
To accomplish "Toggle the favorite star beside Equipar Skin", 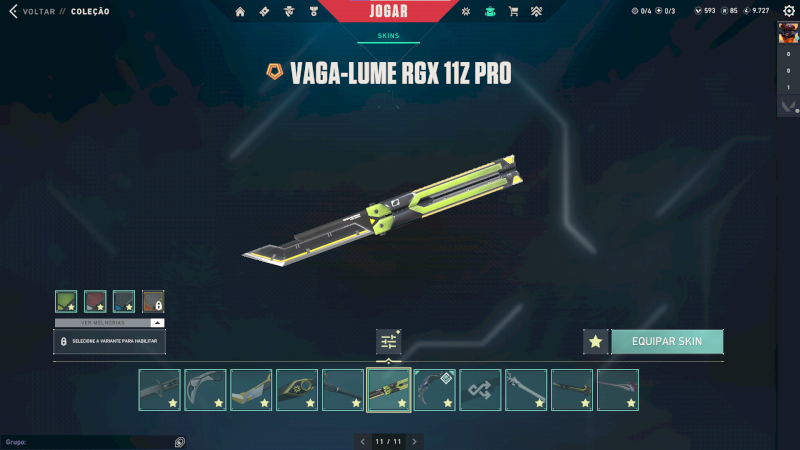I will click(x=596, y=342).
